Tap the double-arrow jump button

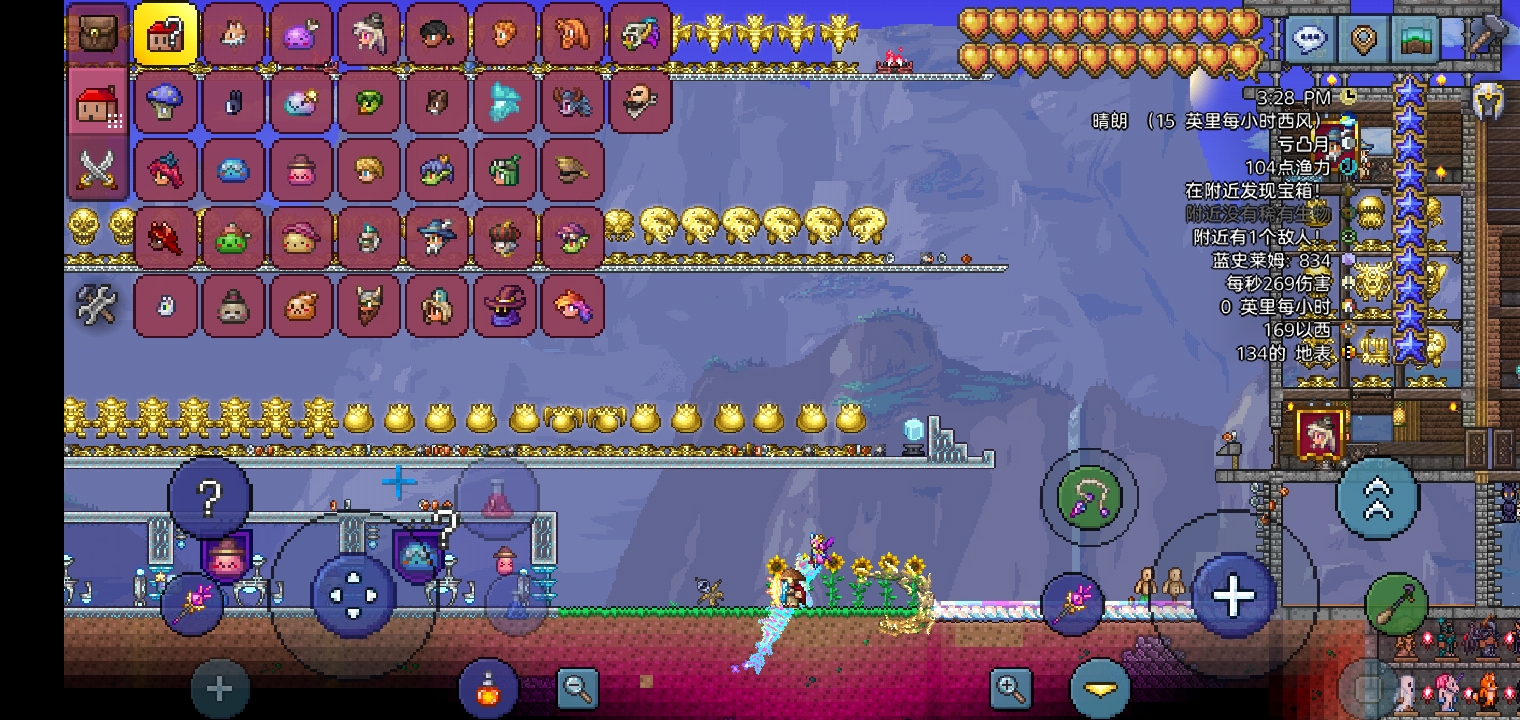click(1377, 498)
